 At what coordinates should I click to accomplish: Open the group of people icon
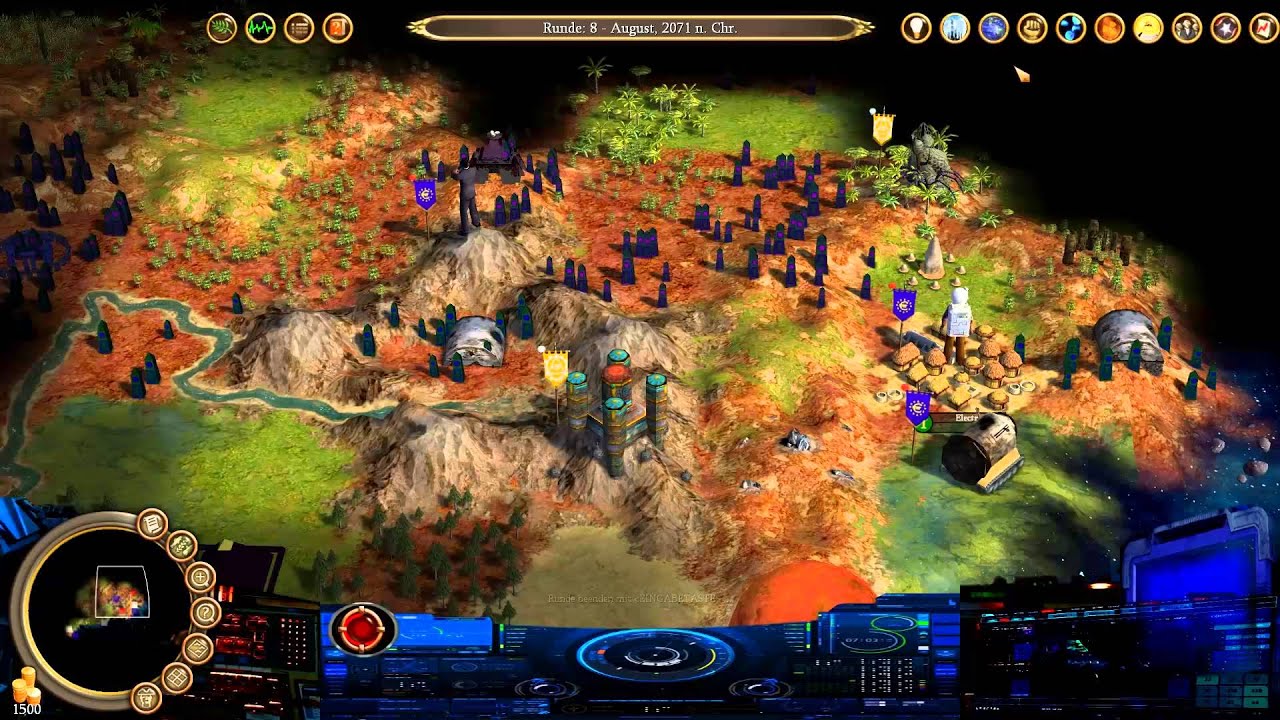tap(1187, 28)
